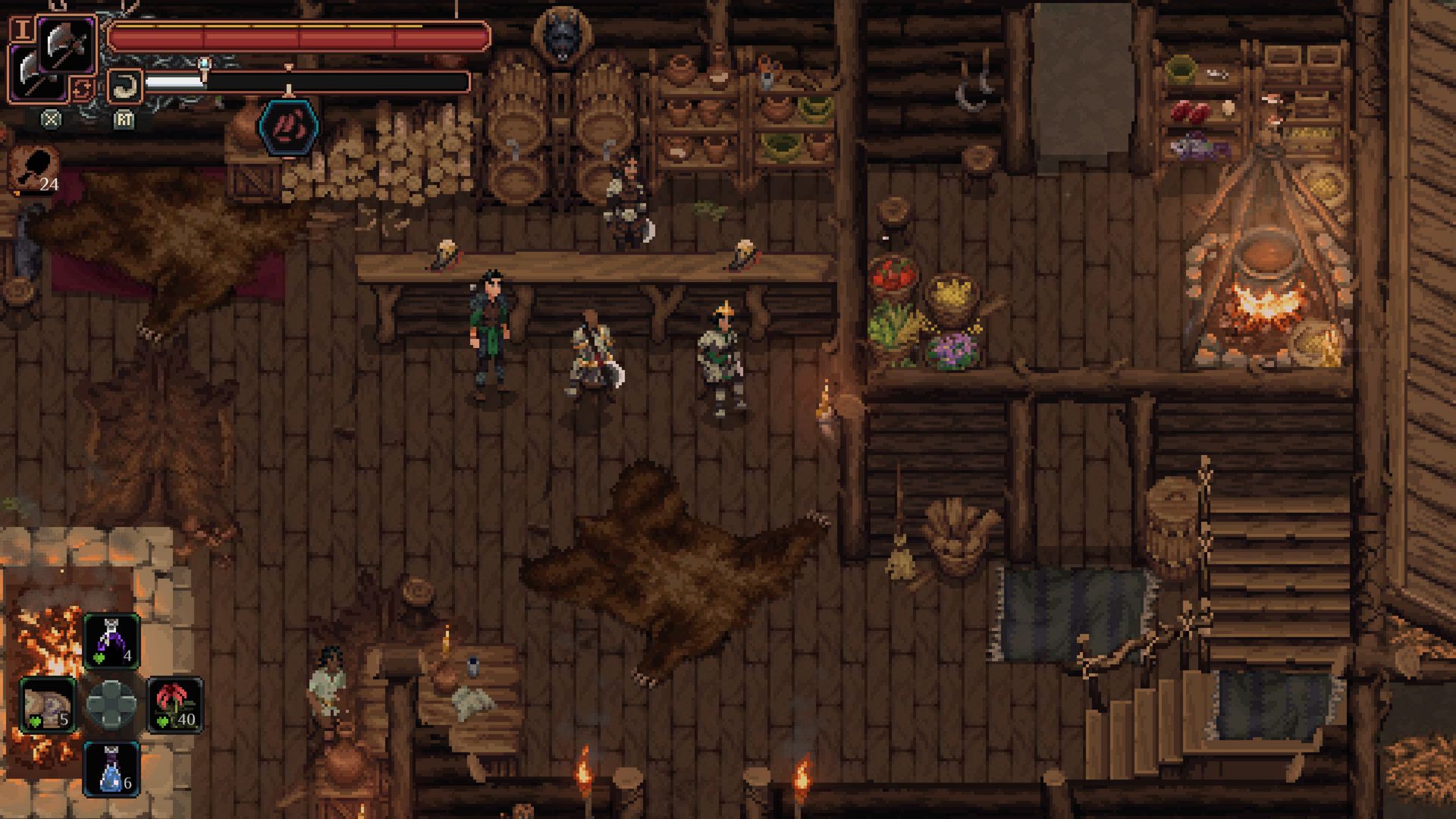The width and height of the screenshot is (1456, 819).
Task: Click the red hexagonal rune ability icon
Action: tap(288, 127)
